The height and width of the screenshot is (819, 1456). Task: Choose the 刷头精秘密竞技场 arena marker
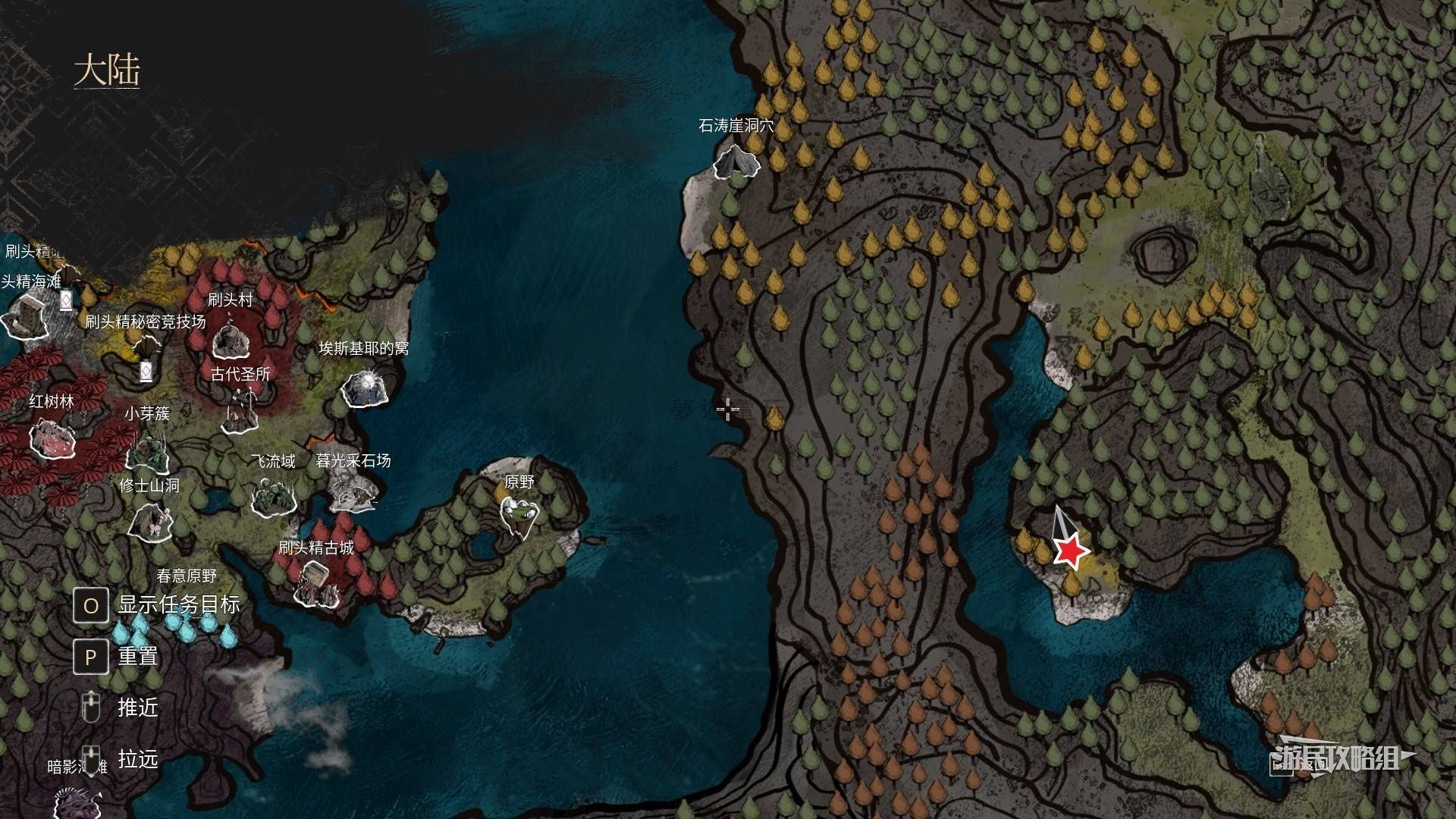(x=146, y=352)
